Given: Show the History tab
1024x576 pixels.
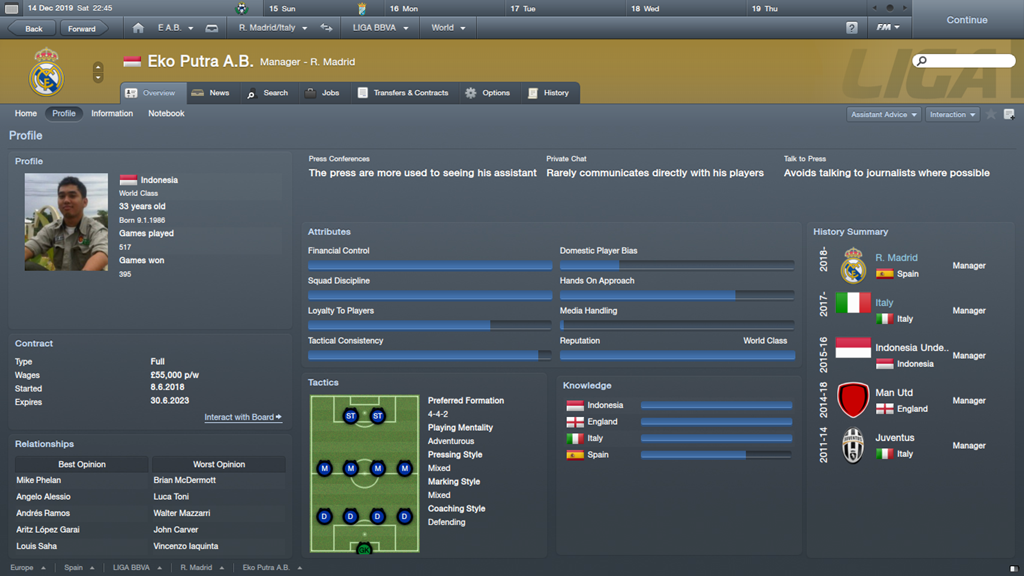Looking at the screenshot, I should coord(548,93).
